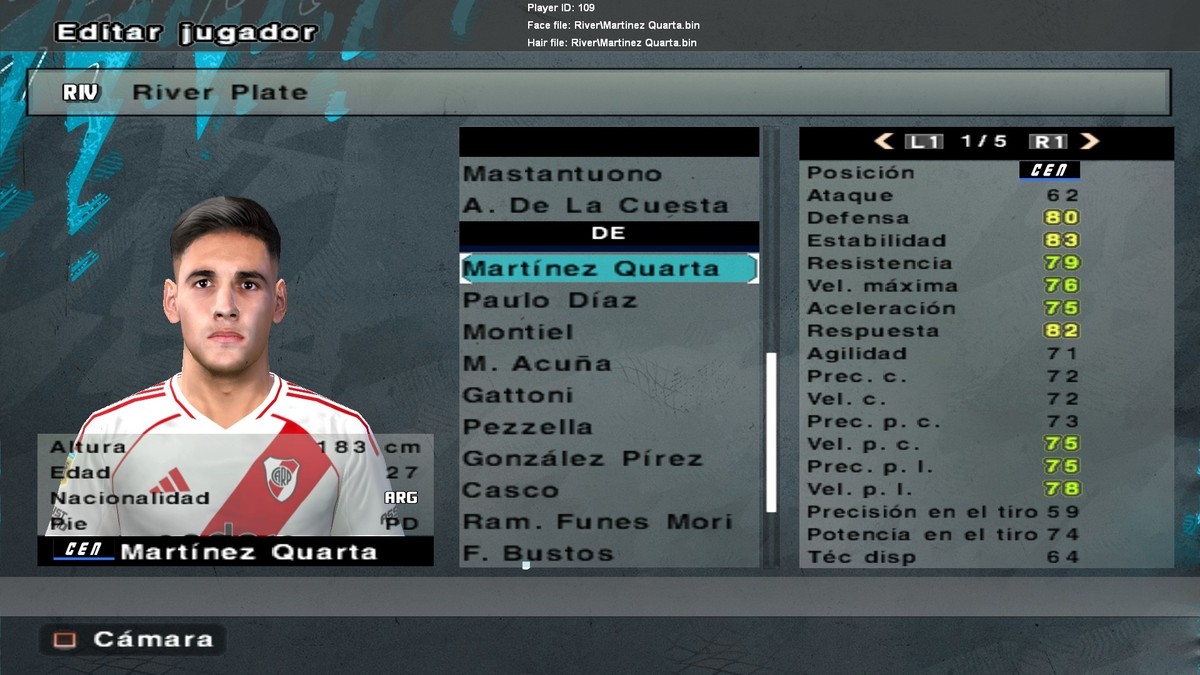Select Montiel from the player list
This screenshot has height=675, width=1200.
click(518, 332)
